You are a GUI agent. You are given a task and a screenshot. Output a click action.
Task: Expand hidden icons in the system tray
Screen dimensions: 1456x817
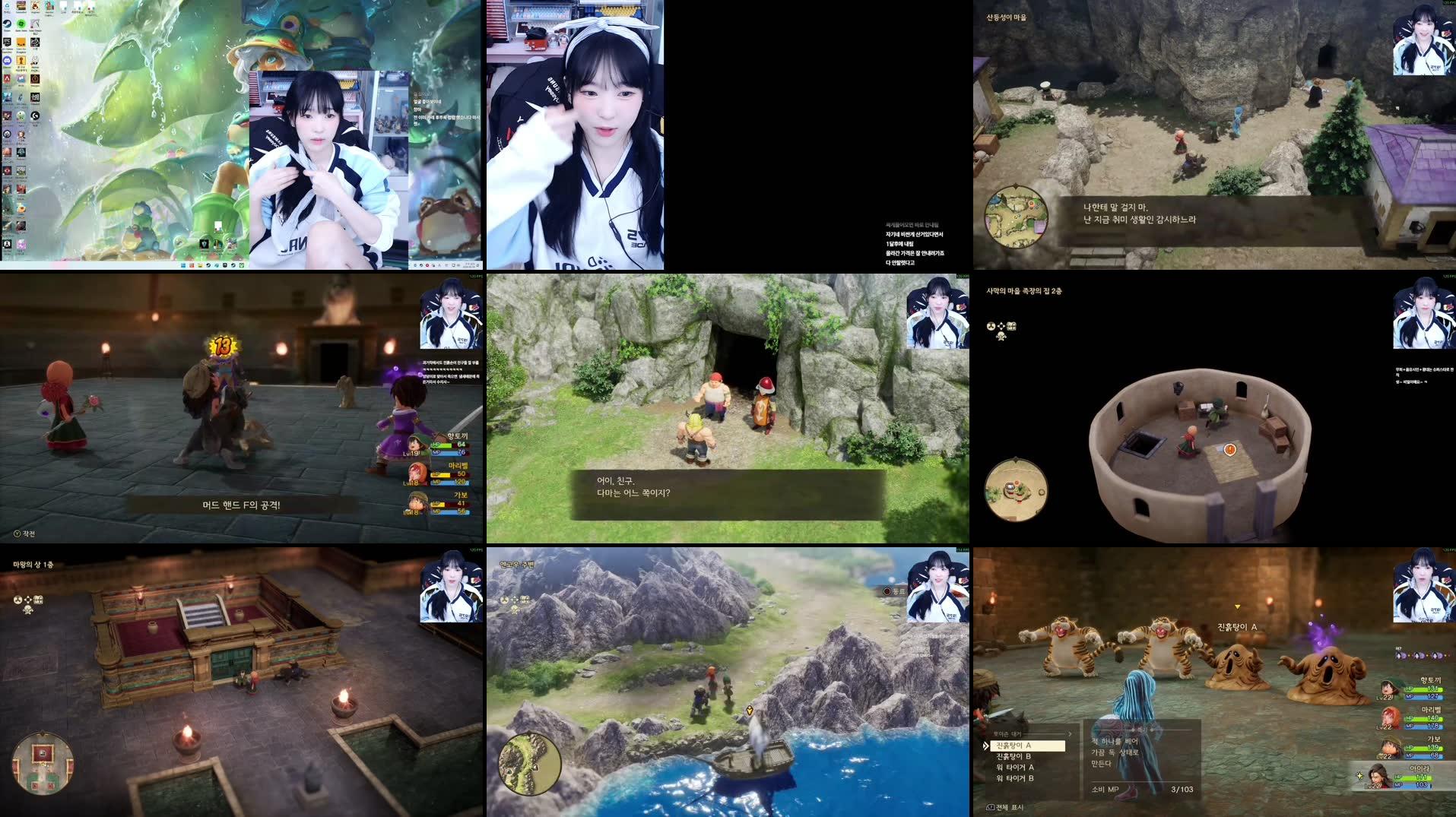tap(415, 265)
